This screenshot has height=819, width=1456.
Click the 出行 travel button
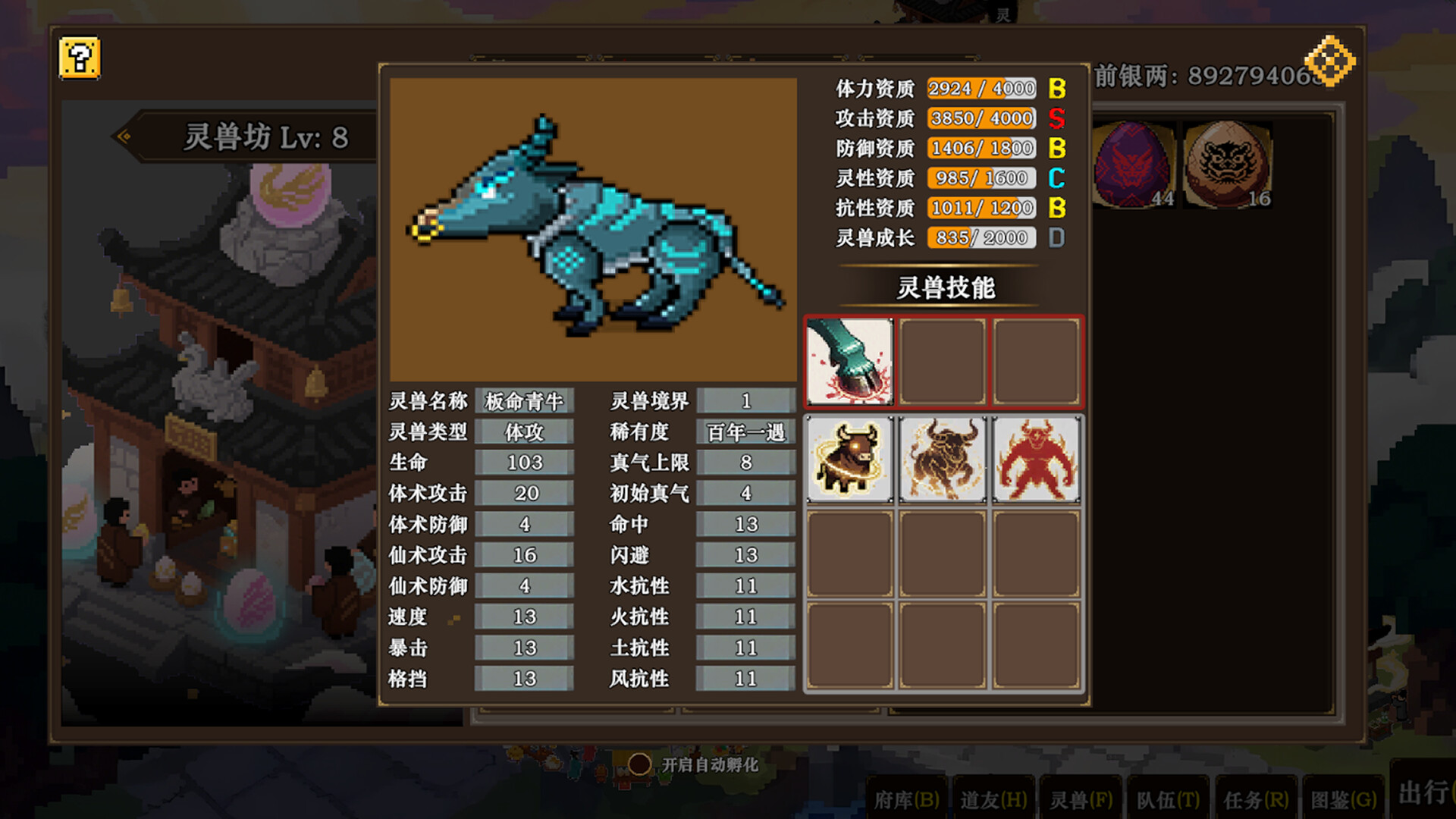pyautogui.click(x=1424, y=793)
